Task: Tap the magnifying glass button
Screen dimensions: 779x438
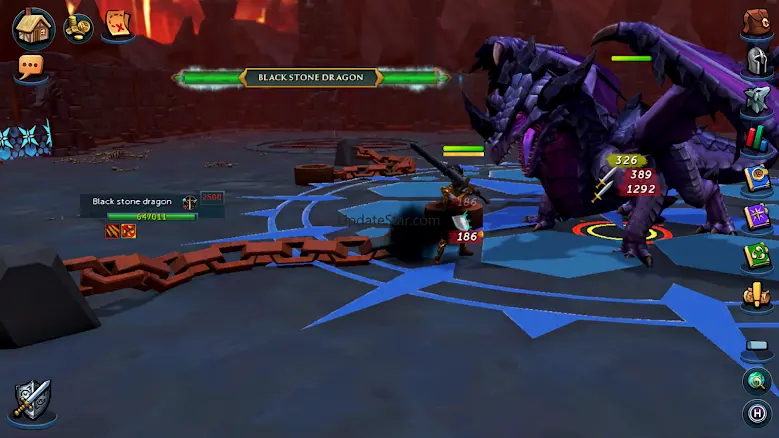Action: (x=757, y=380)
